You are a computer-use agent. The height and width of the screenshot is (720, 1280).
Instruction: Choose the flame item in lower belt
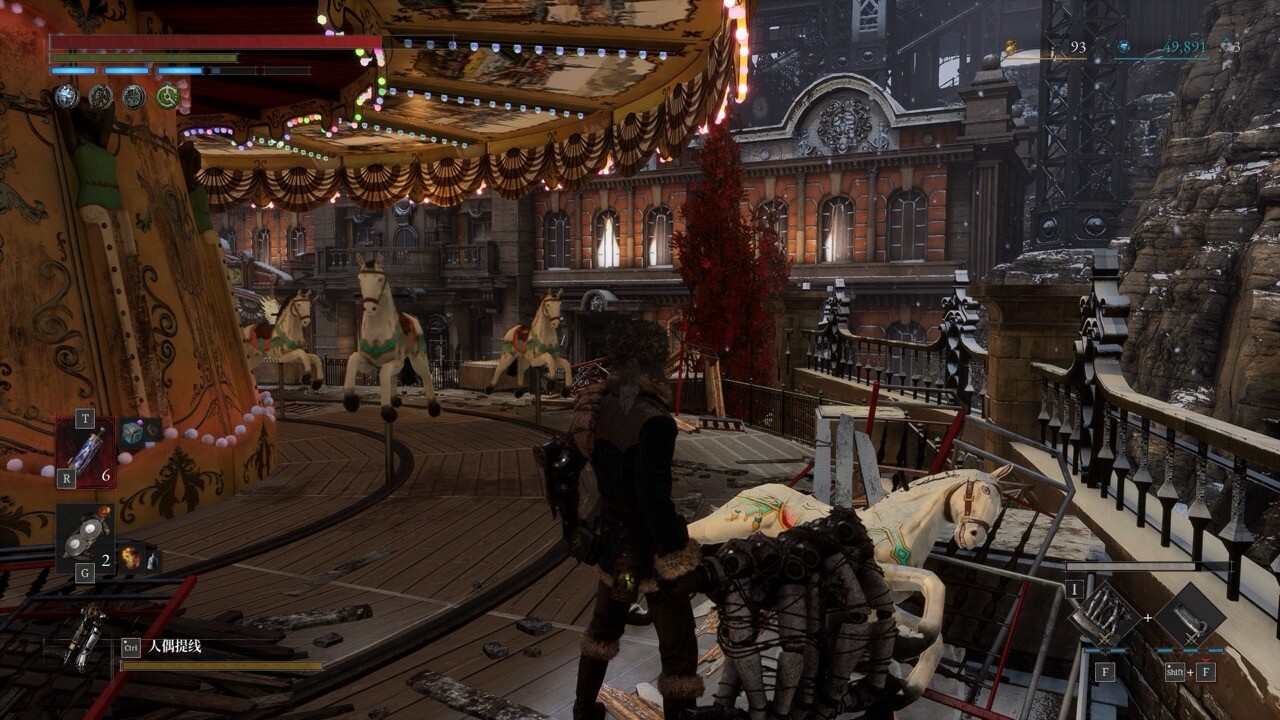pyautogui.click(x=129, y=557)
